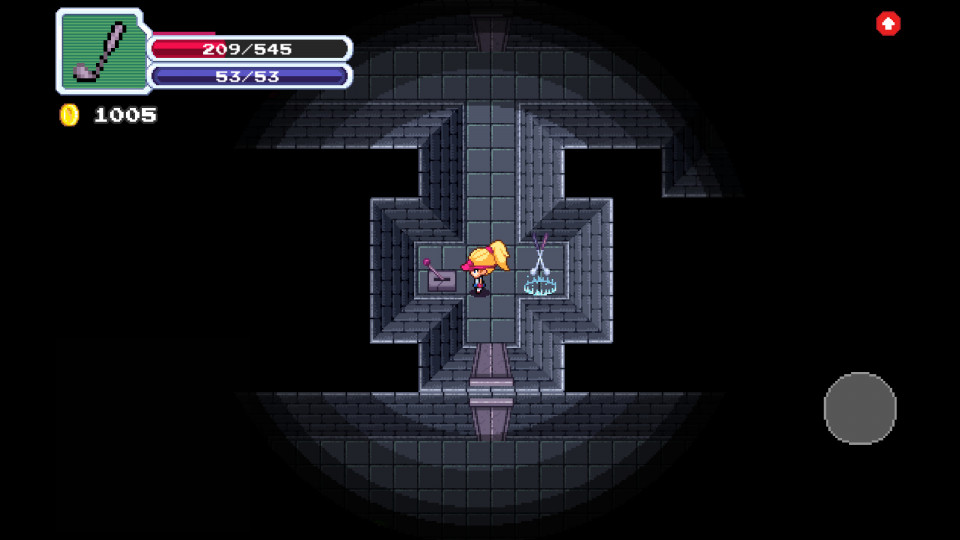Viewport: 960px width, 540px height.
Task: Tap the golf club weapon portrait
Action: (101, 50)
